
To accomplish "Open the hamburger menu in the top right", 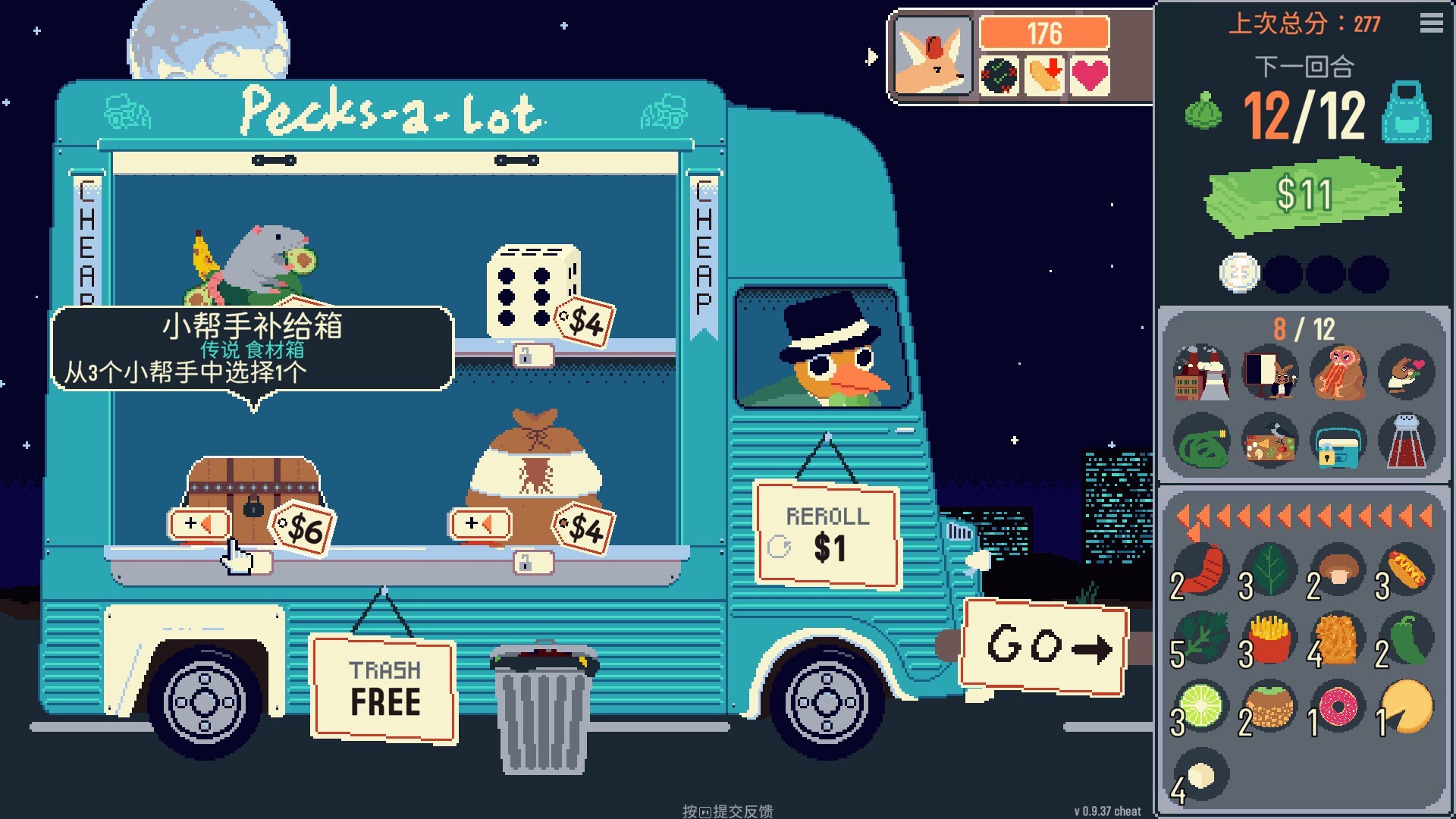I will click(1432, 23).
